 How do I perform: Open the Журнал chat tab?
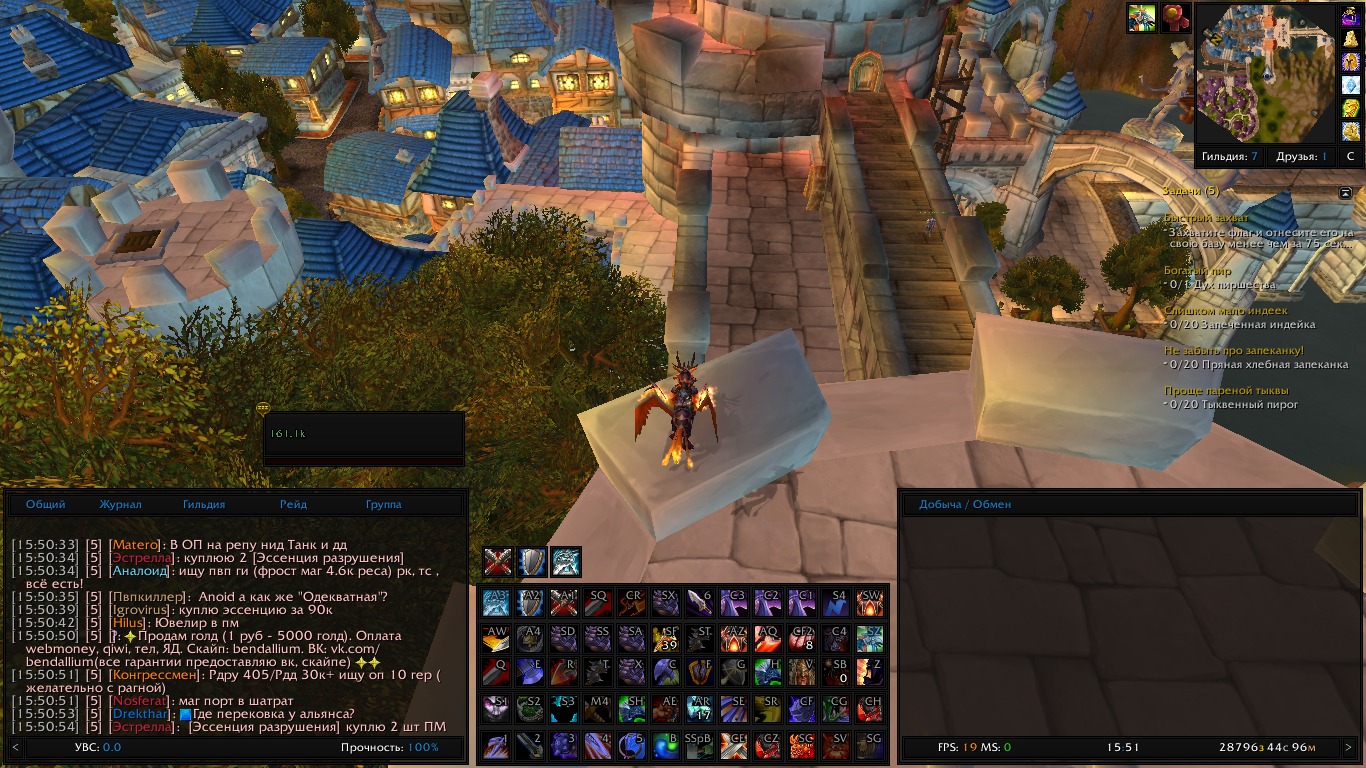(x=120, y=505)
